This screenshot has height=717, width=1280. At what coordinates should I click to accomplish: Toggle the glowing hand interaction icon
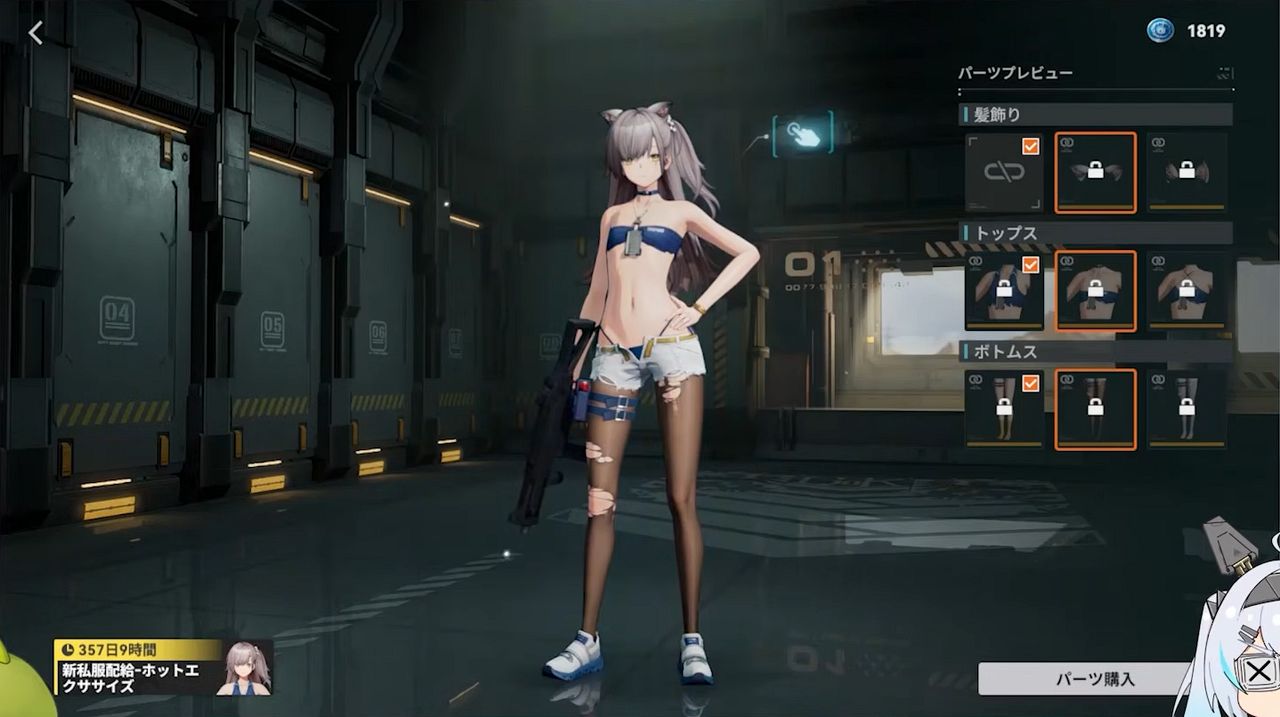pos(802,133)
